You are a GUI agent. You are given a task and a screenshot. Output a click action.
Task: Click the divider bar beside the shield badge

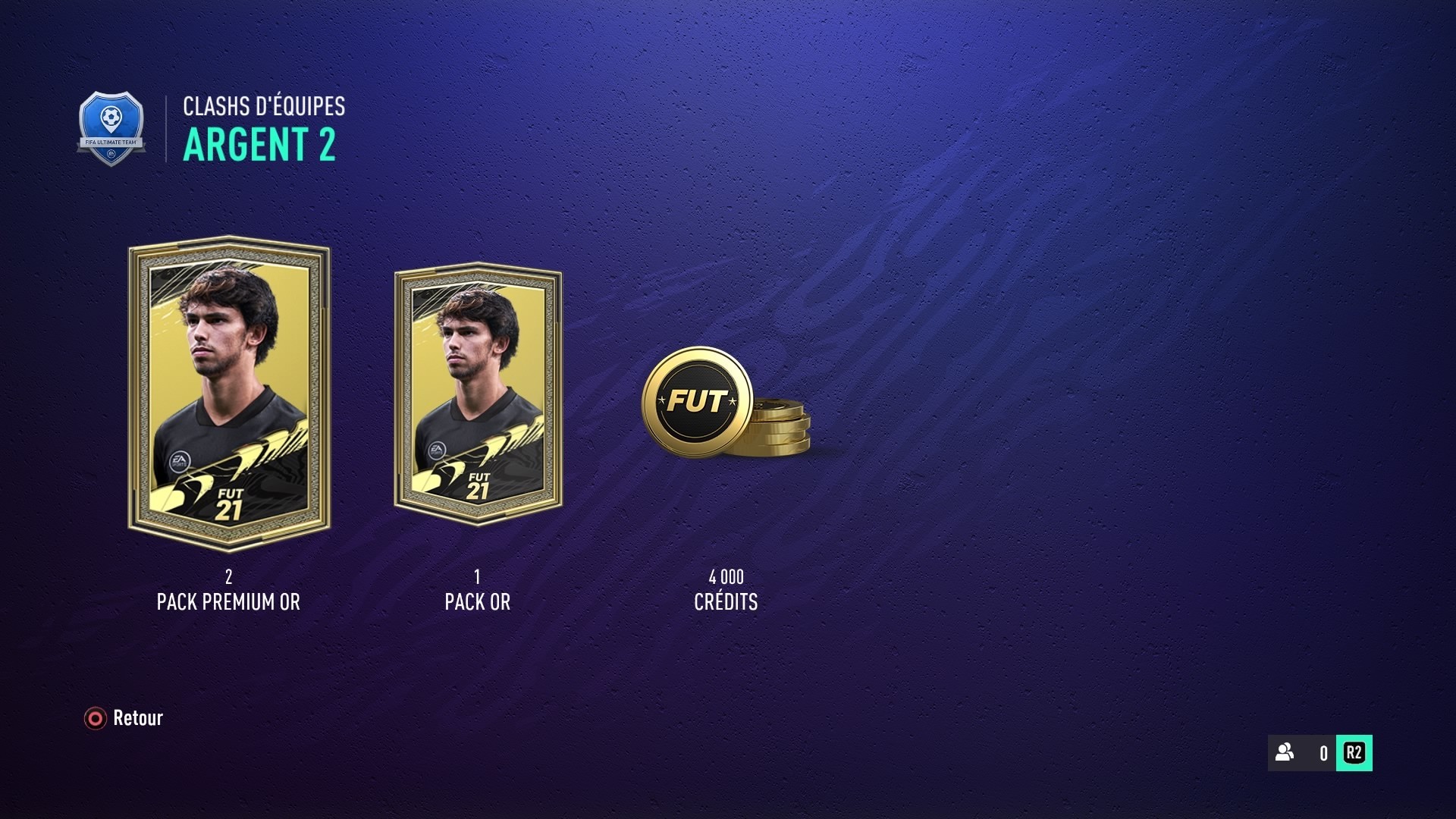point(166,127)
